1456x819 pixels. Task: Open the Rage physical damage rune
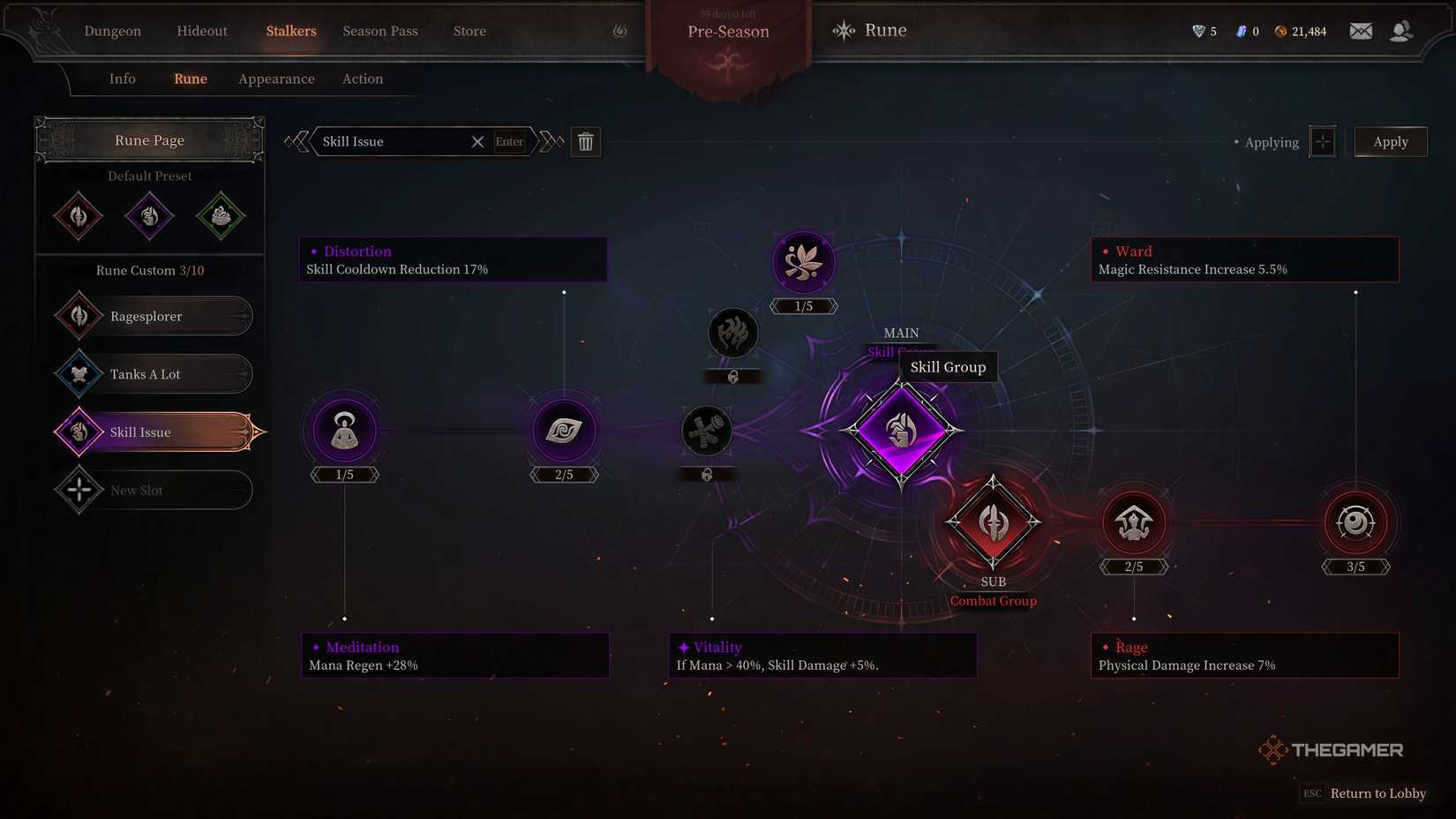click(x=1135, y=522)
